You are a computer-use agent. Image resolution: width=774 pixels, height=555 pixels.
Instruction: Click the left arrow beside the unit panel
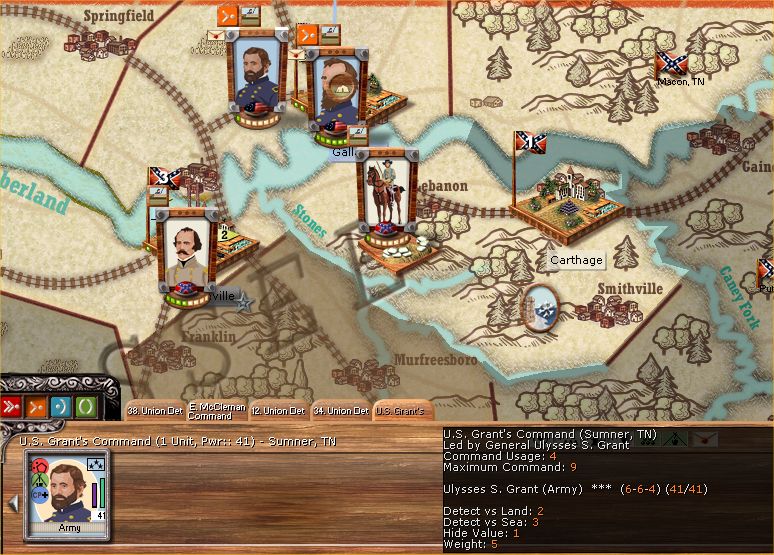tap(12, 502)
